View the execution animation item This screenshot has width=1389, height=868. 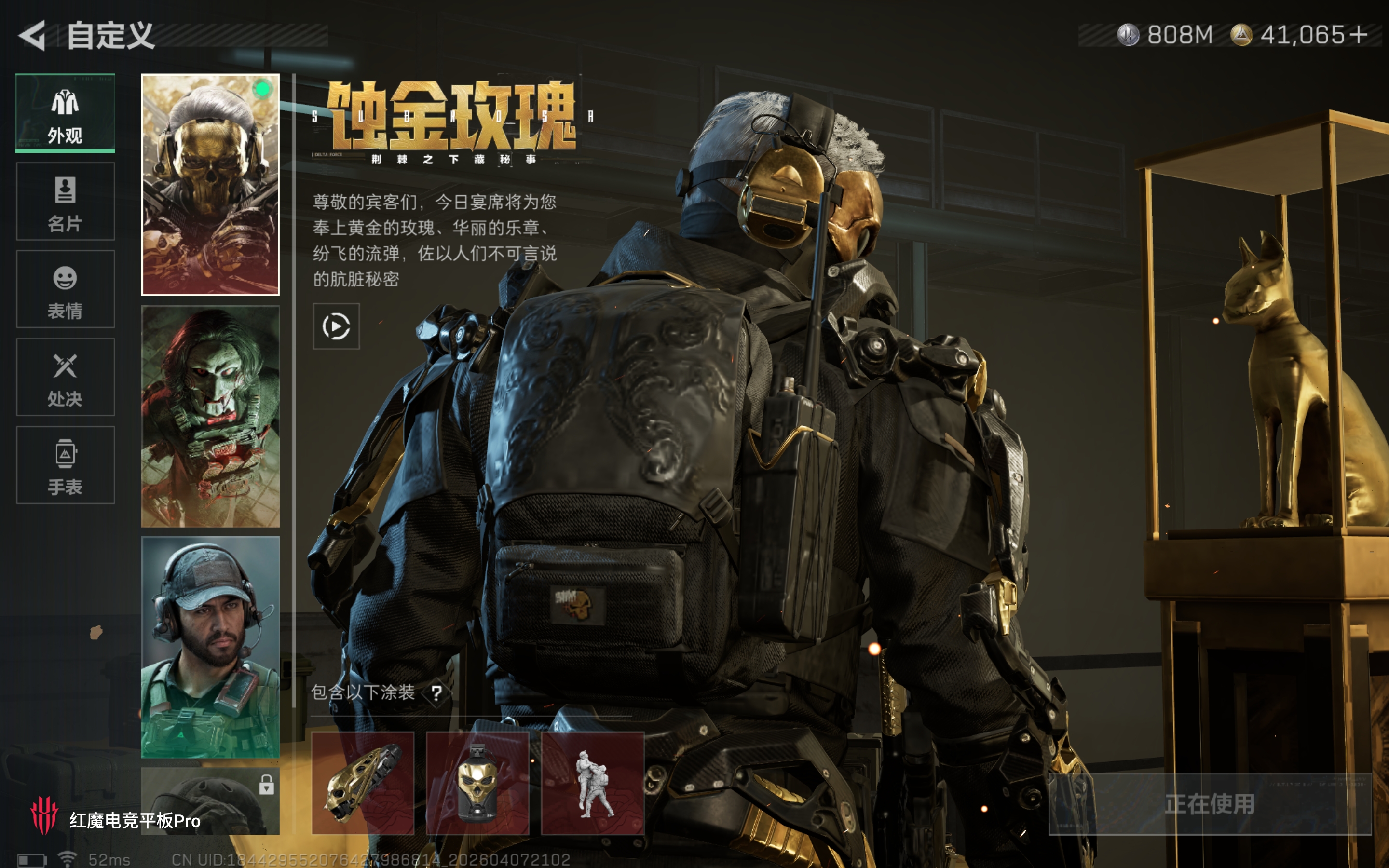[x=592, y=783]
